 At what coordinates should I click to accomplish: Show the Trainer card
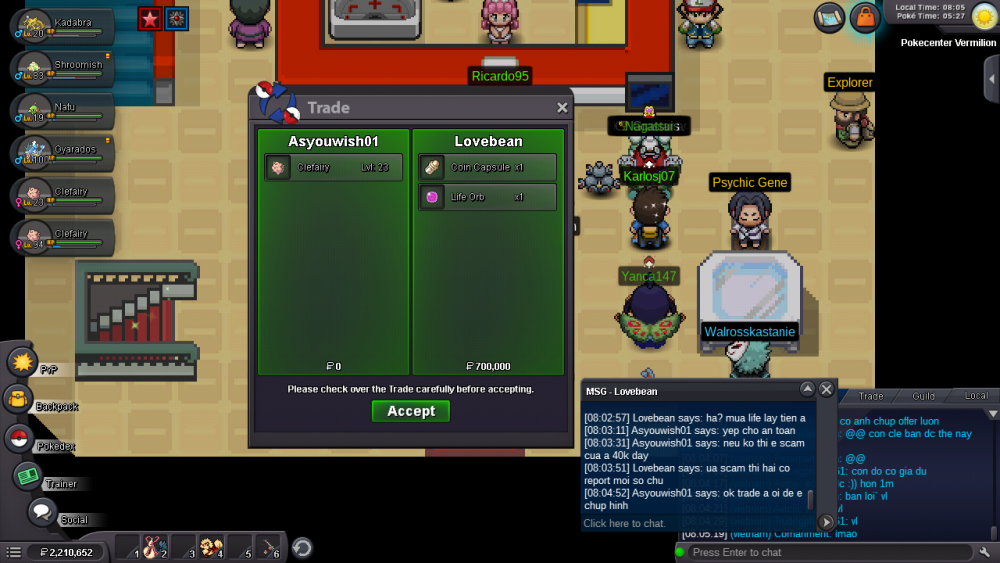pos(28,477)
